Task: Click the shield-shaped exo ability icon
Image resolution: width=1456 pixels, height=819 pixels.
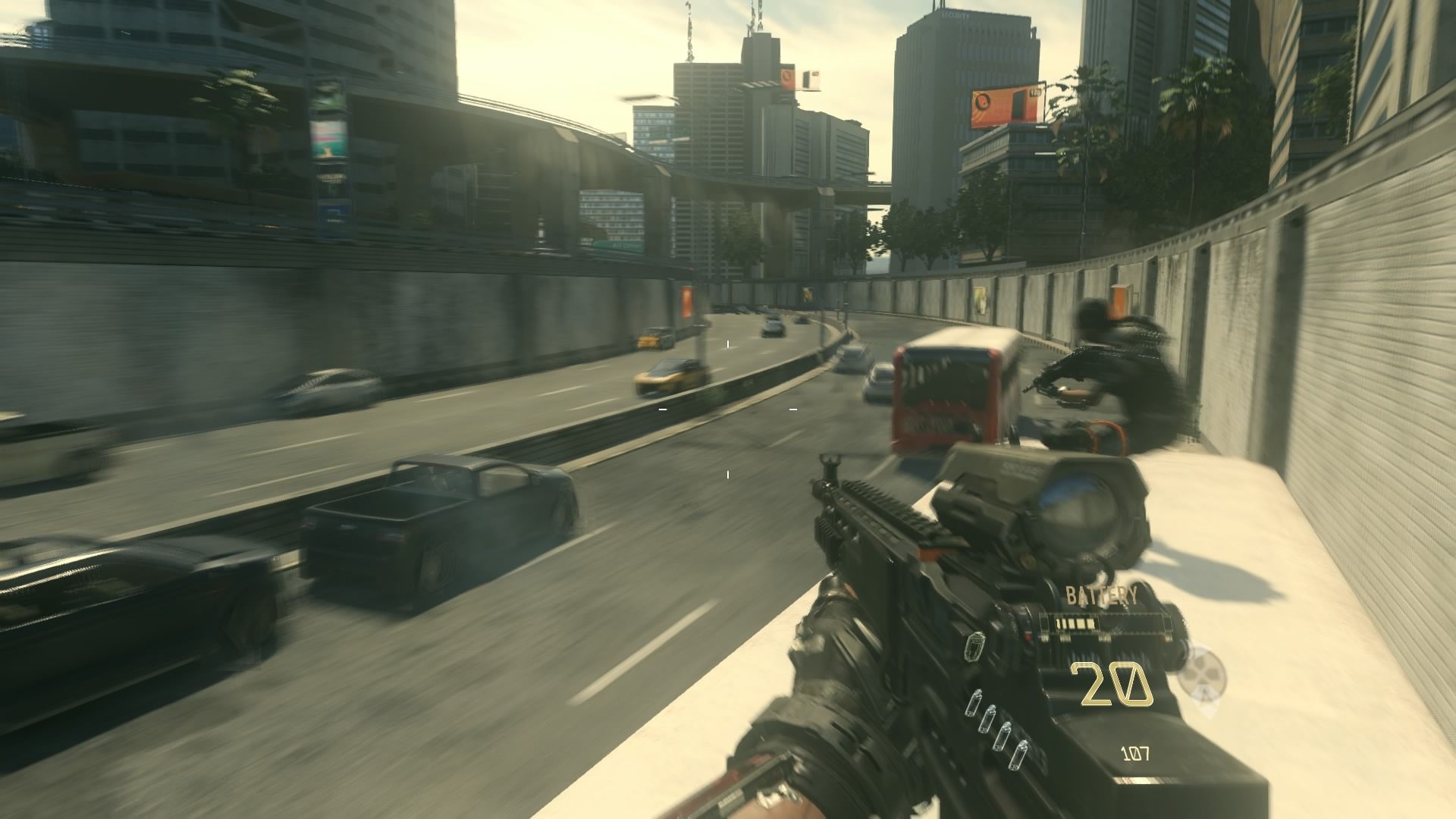Action: (x=974, y=647)
